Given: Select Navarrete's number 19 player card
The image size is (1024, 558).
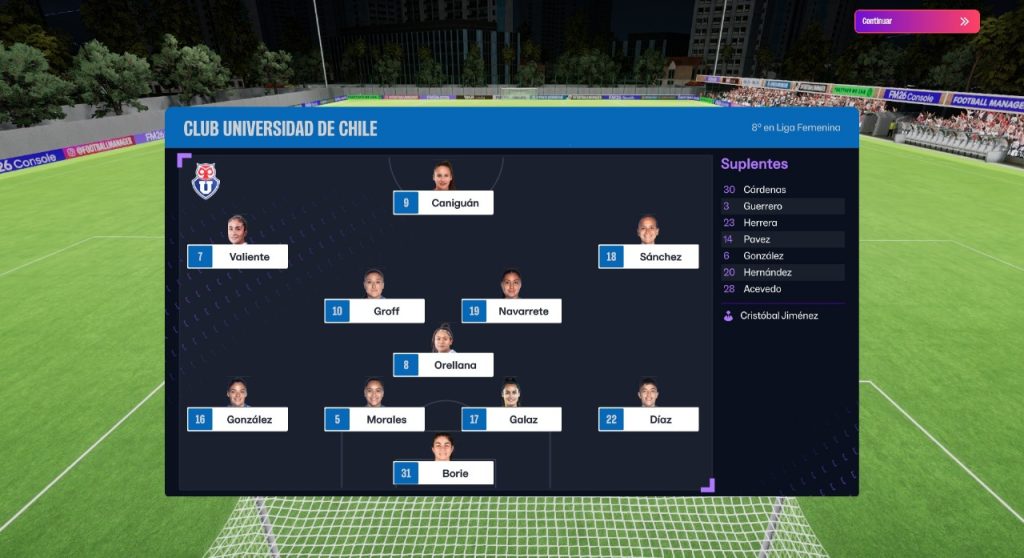Looking at the screenshot, I should pos(511,311).
